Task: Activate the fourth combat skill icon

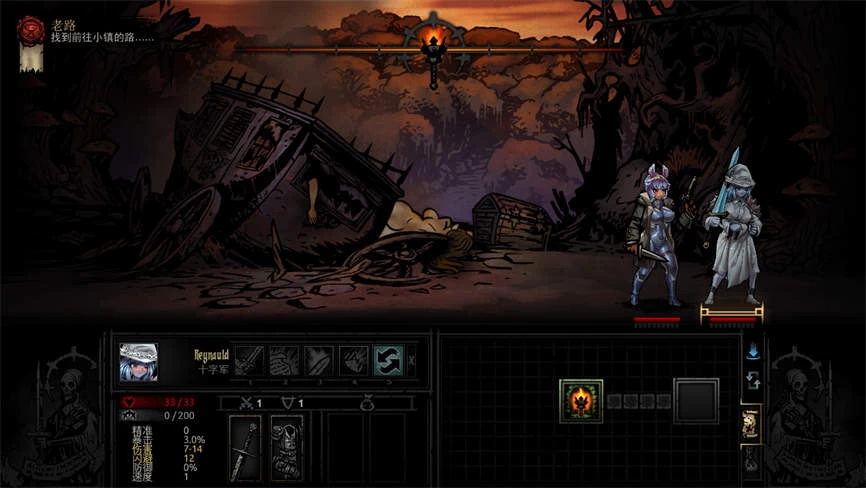Action: 354,360
